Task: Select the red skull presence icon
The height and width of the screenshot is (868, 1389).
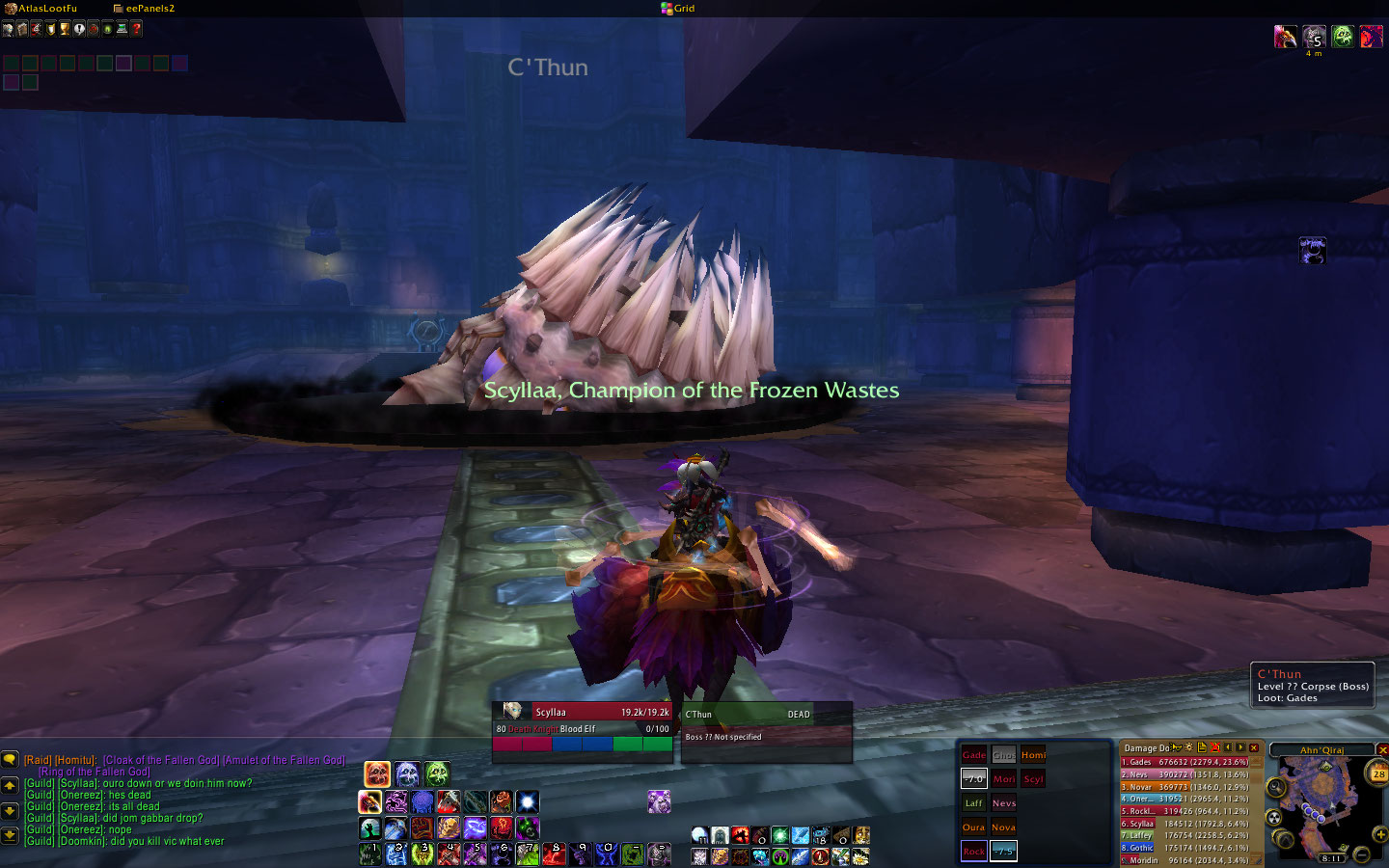Action: [377, 773]
